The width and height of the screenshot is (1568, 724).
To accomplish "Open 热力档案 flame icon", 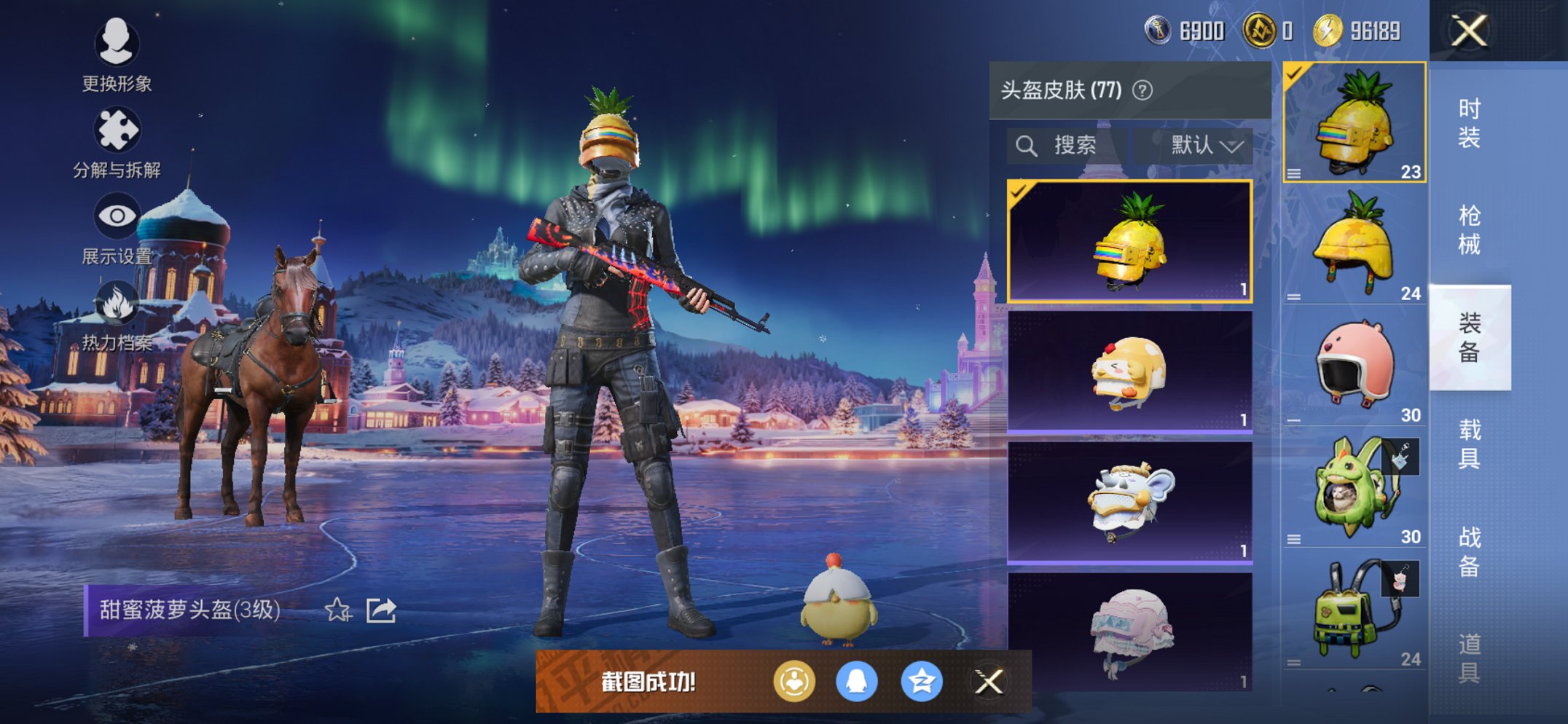I will (118, 301).
